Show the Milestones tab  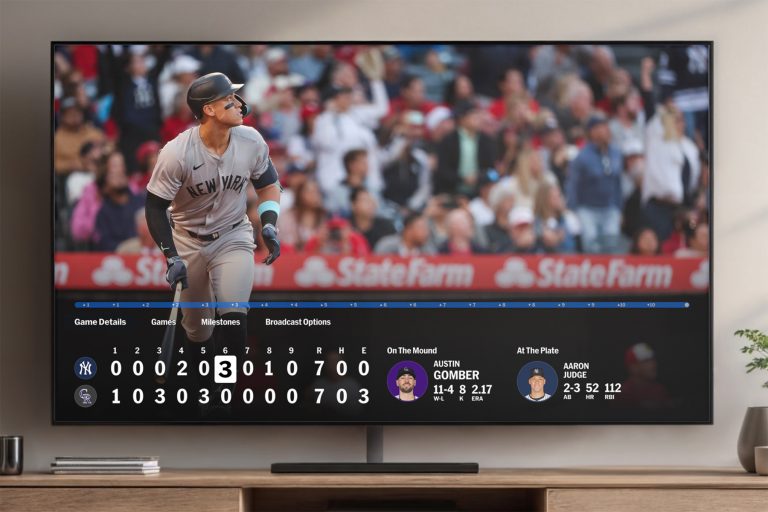click(x=220, y=322)
